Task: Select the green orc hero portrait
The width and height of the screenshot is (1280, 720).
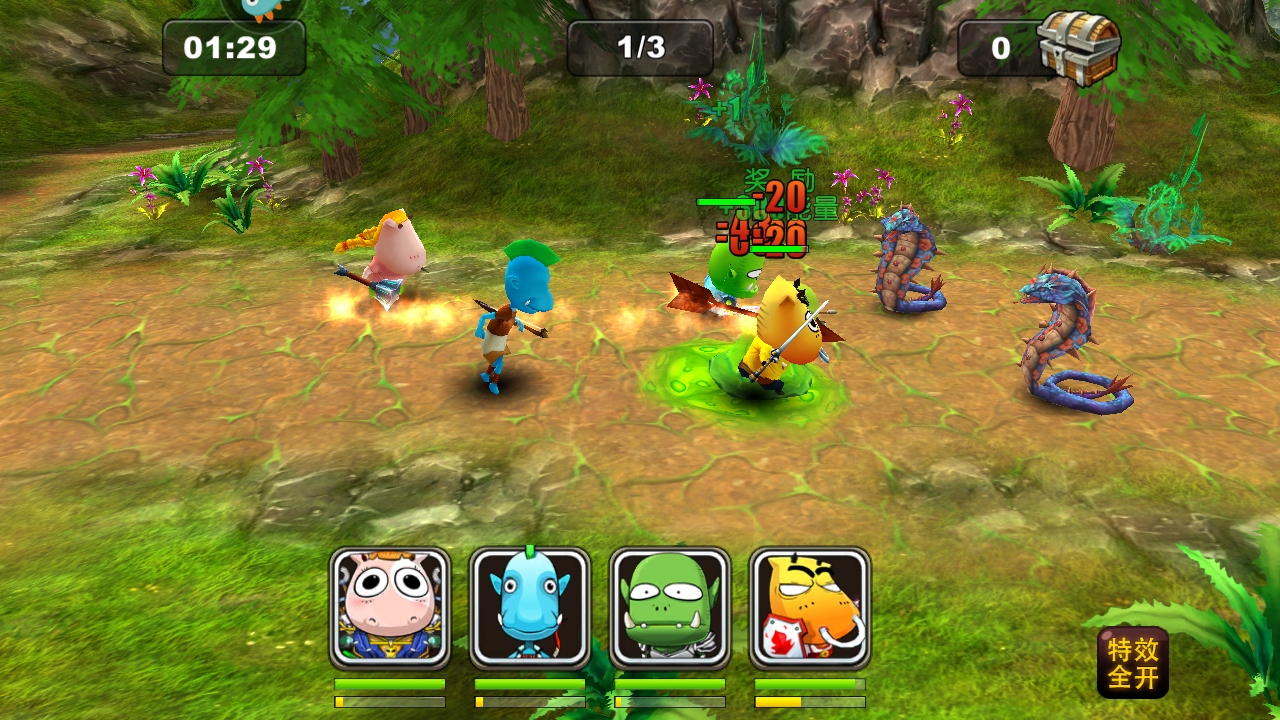Action: click(x=670, y=608)
